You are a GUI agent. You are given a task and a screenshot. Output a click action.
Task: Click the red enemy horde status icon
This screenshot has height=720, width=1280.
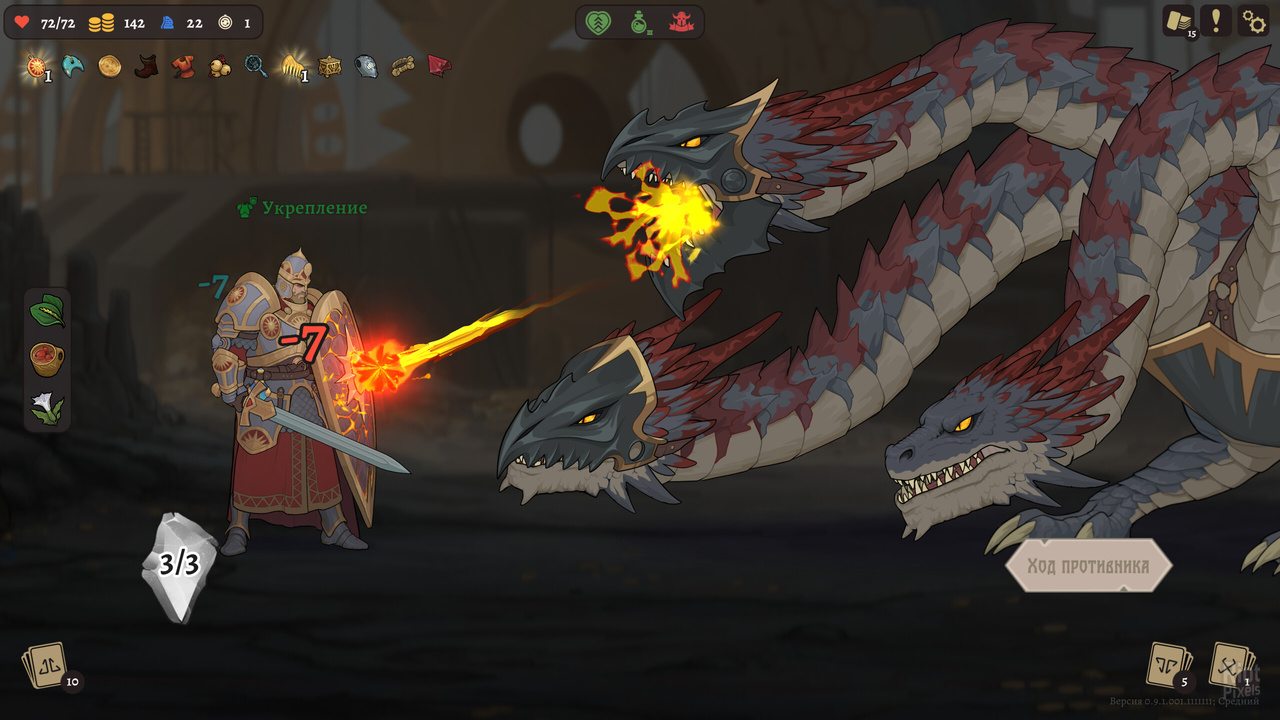pyautogui.click(x=681, y=21)
